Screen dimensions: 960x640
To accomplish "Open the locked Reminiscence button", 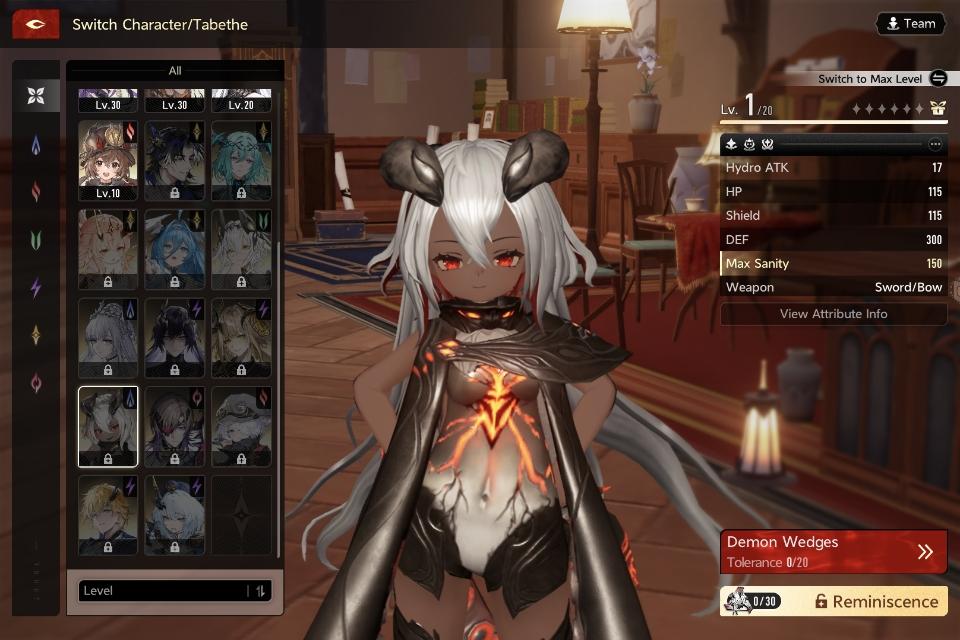I will (x=875, y=601).
